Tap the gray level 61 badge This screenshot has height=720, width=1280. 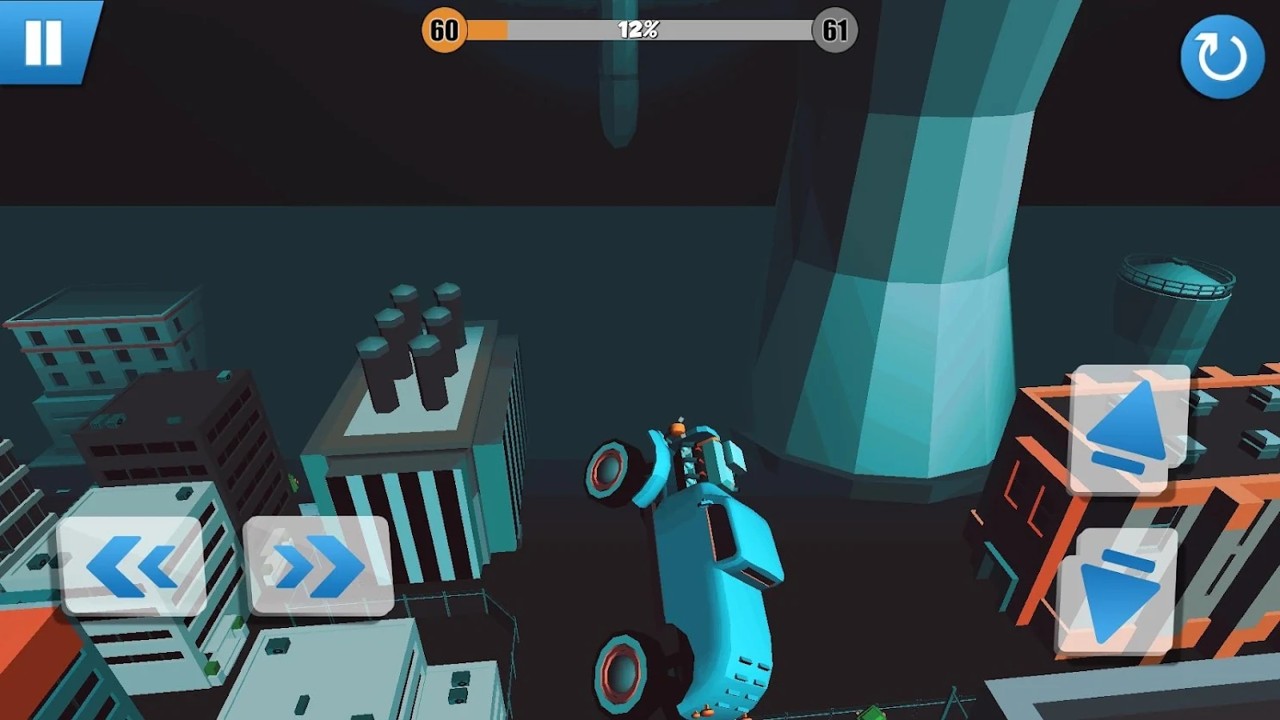click(834, 31)
